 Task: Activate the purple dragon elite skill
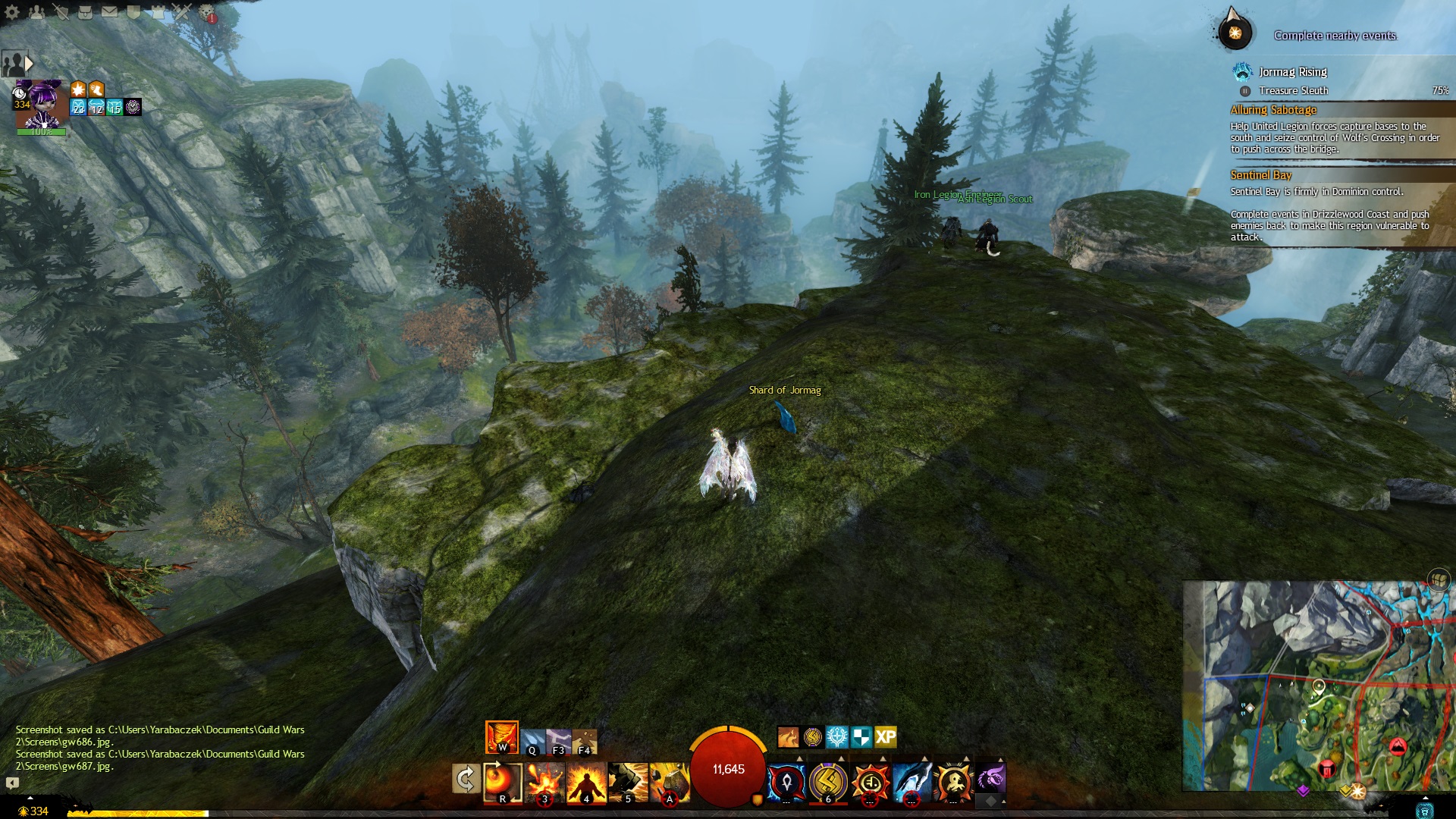[x=990, y=780]
